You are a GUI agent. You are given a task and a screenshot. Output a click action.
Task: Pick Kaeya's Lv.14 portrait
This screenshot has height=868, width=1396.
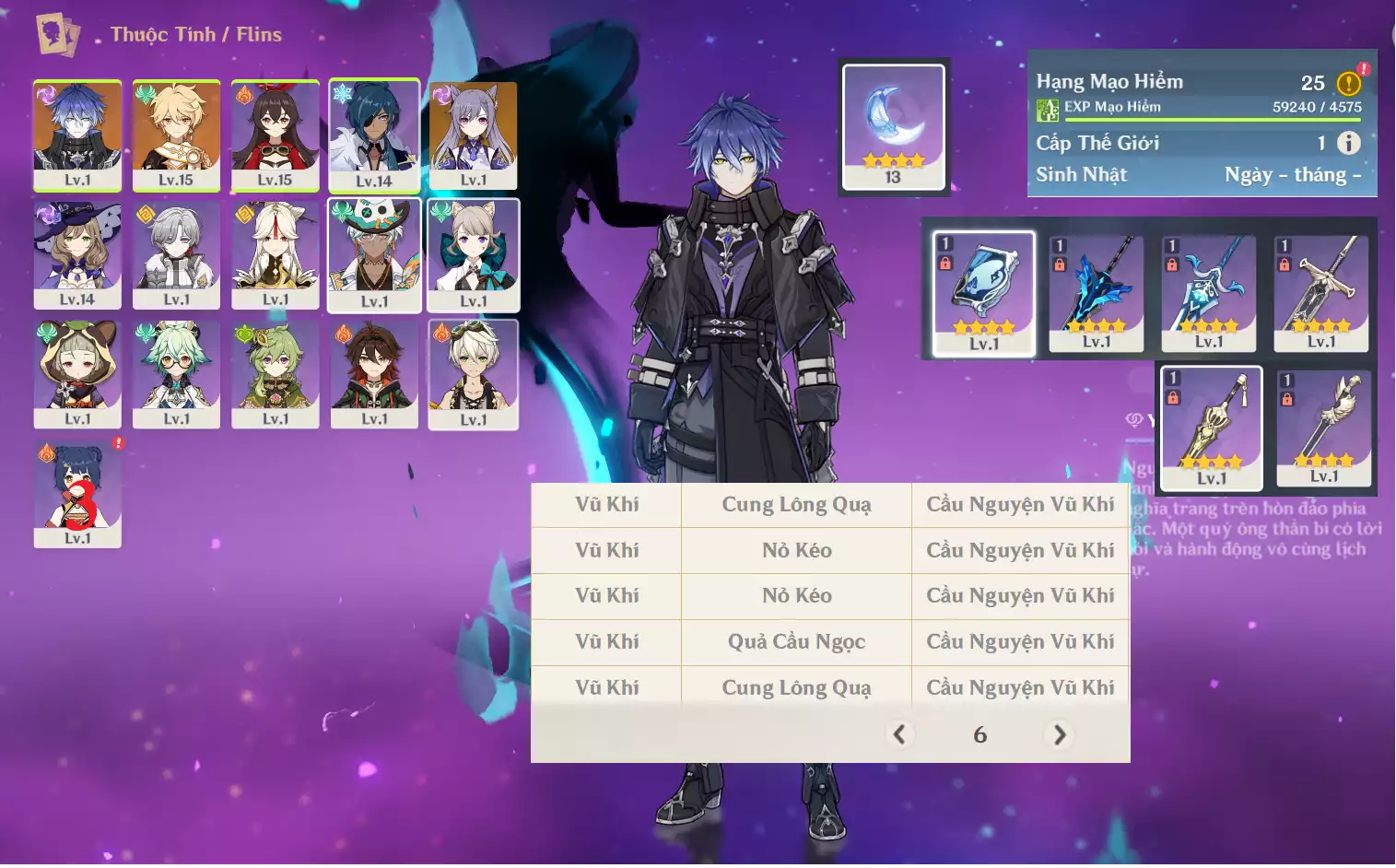click(x=374, y=135)
